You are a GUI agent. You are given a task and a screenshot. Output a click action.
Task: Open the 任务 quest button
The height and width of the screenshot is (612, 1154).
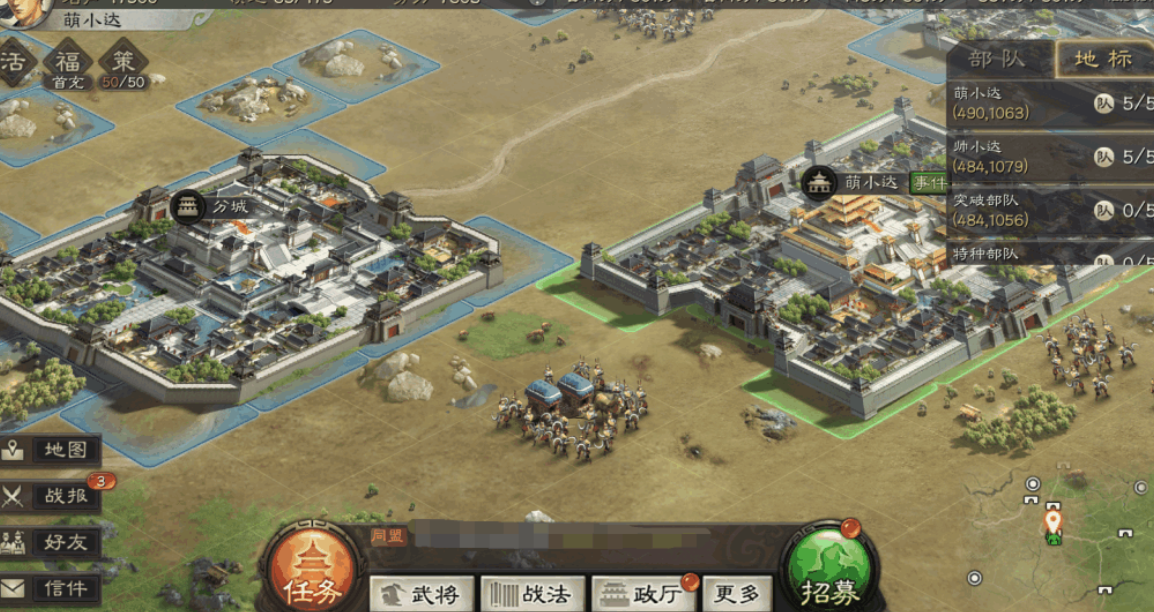312,575
